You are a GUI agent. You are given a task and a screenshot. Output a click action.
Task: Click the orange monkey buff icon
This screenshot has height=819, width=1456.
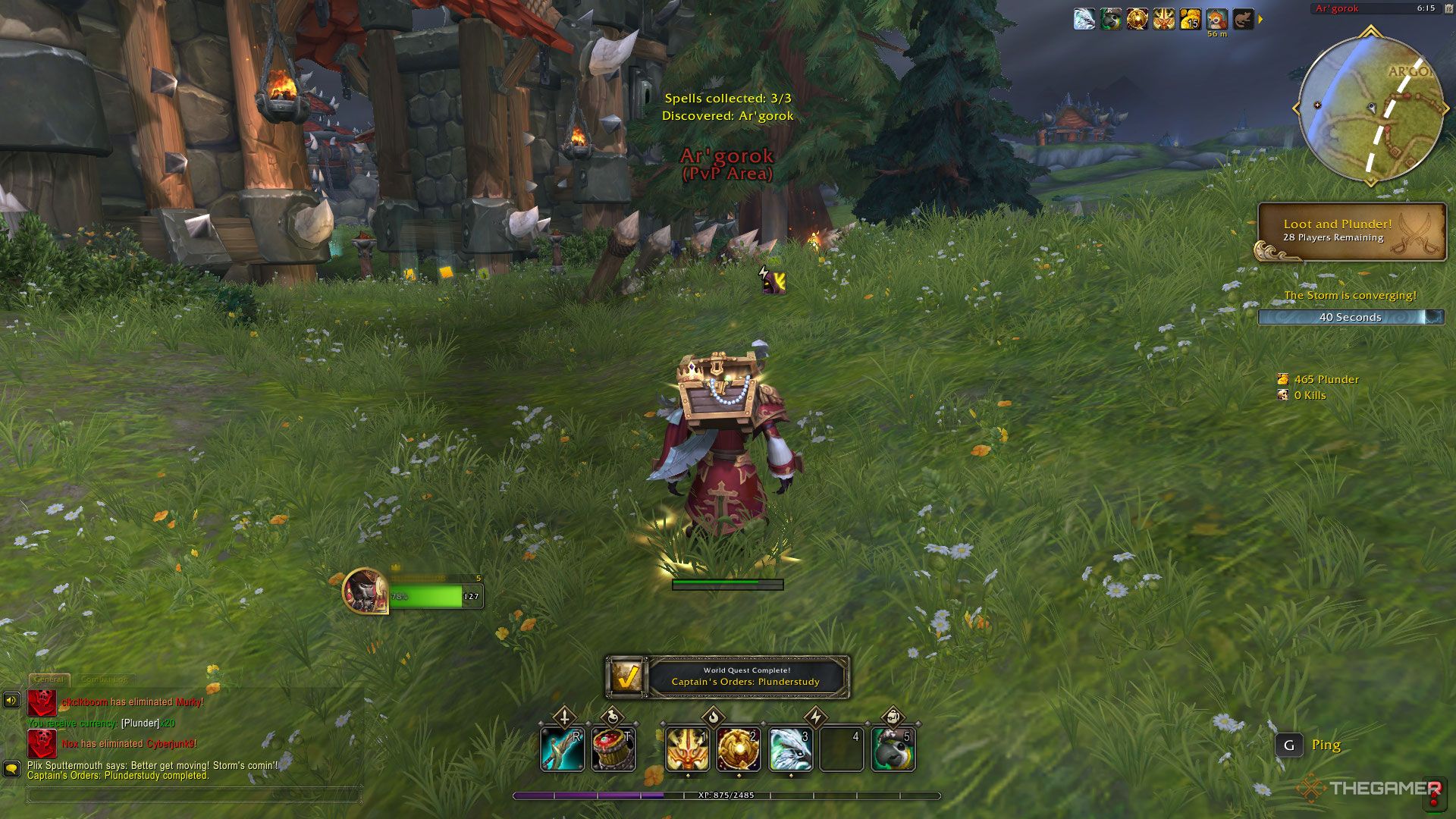click(x=1216, y=19)
